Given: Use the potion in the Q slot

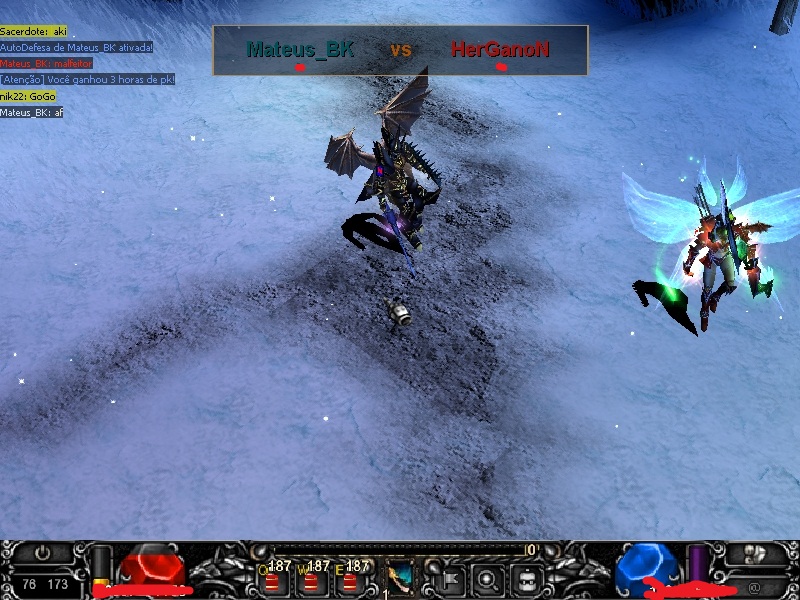Looking at the screenshot, I should tap(272, 579).
